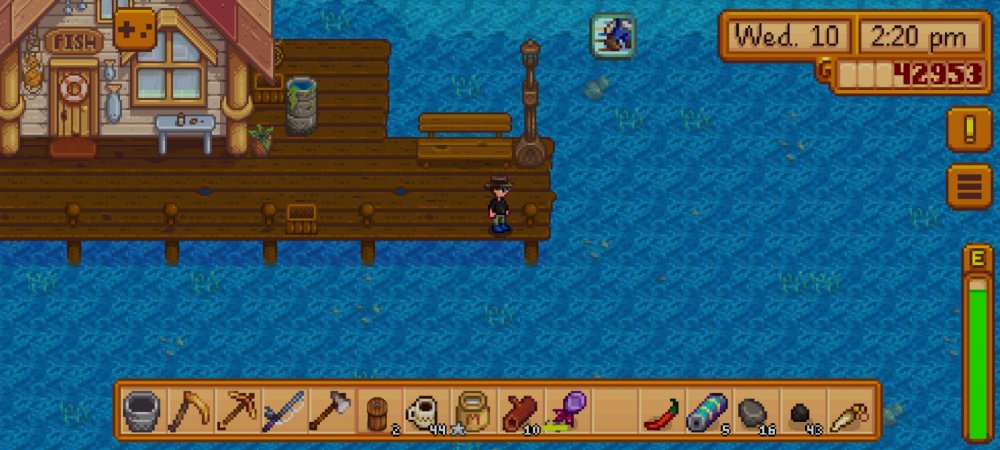Select the stone stack of 16
The width and height of the screenshot is (1000, 450).
754,410
